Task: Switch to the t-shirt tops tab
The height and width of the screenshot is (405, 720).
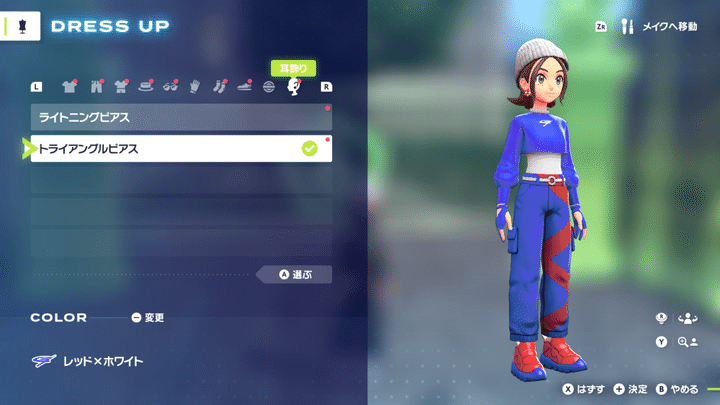Action: tap(69, 87)
